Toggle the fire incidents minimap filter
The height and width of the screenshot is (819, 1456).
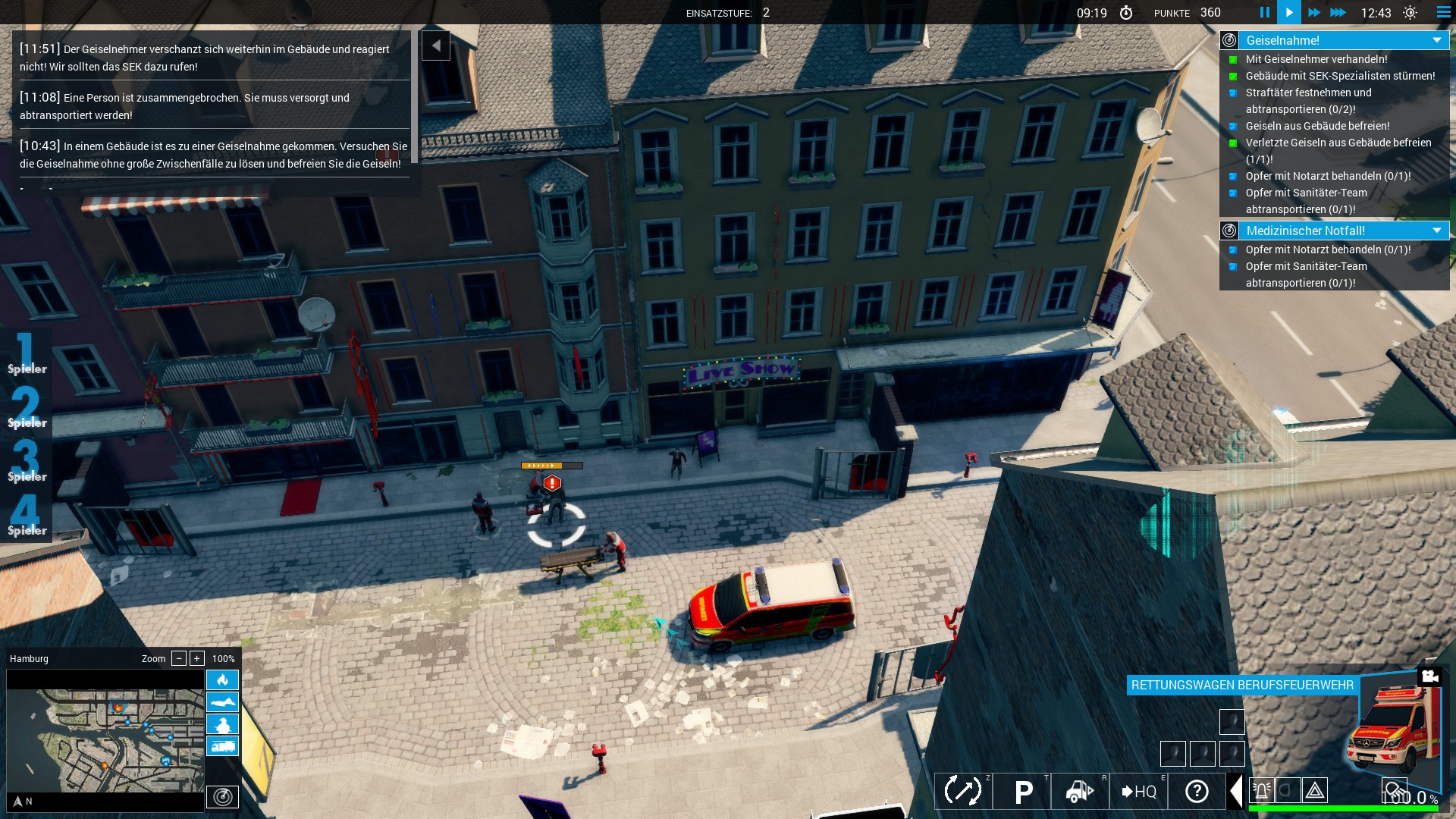click(x=222, y=680)
